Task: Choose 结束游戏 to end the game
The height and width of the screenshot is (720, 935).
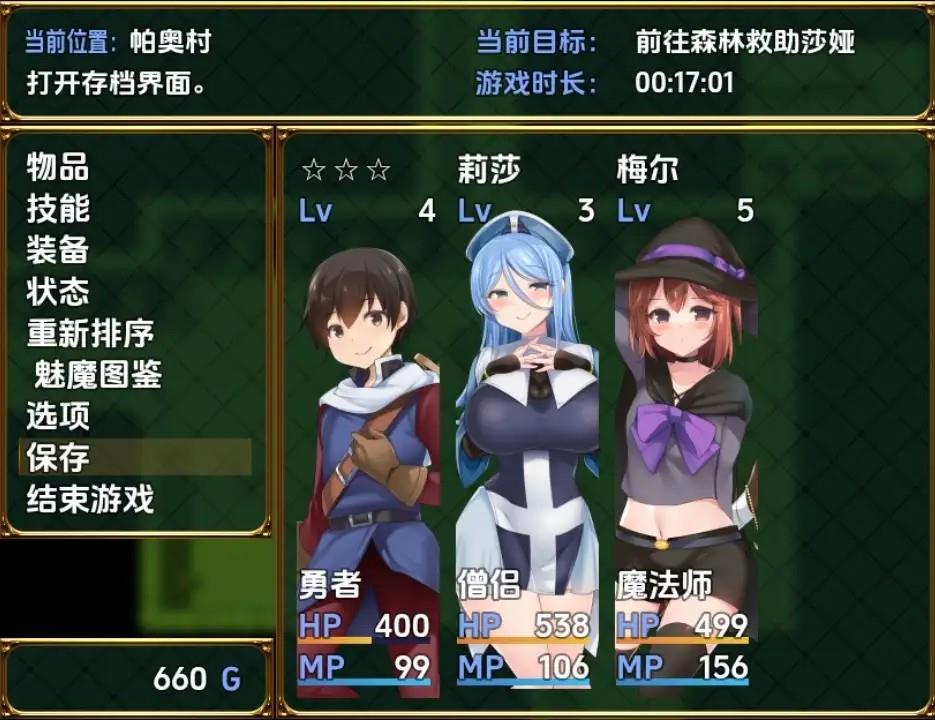Action: [x=90, y=498]
